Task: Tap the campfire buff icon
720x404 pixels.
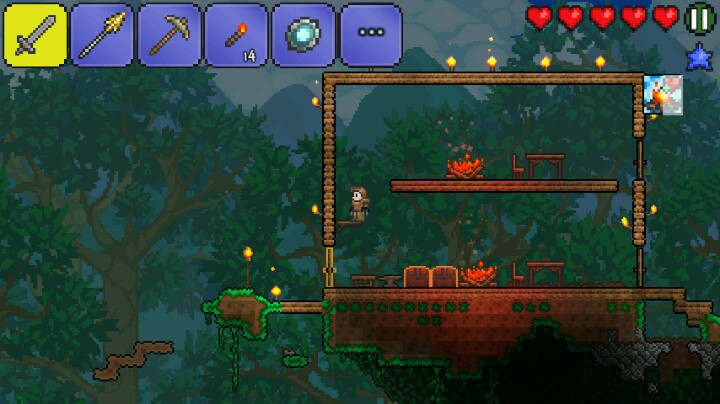Action: pyautogui.click(x=663, y=95)
